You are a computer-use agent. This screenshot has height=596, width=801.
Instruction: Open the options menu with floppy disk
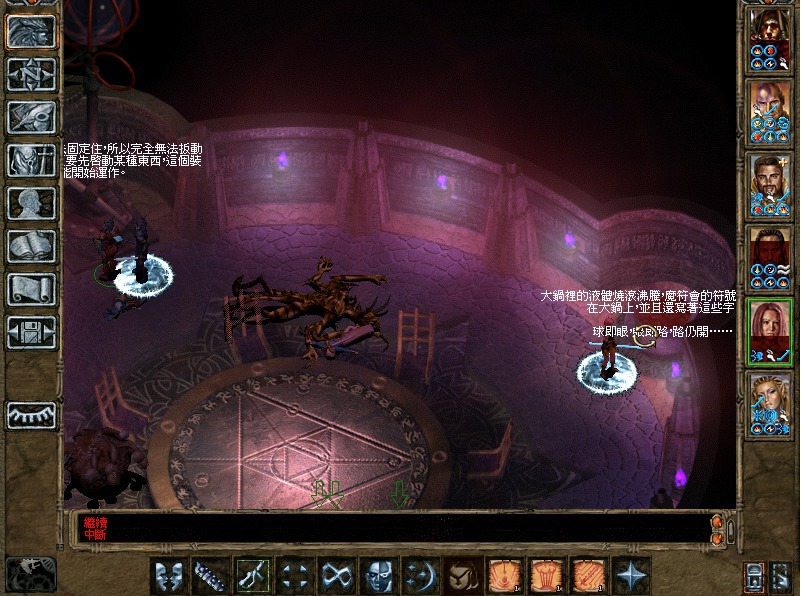(x=31, y=332)
